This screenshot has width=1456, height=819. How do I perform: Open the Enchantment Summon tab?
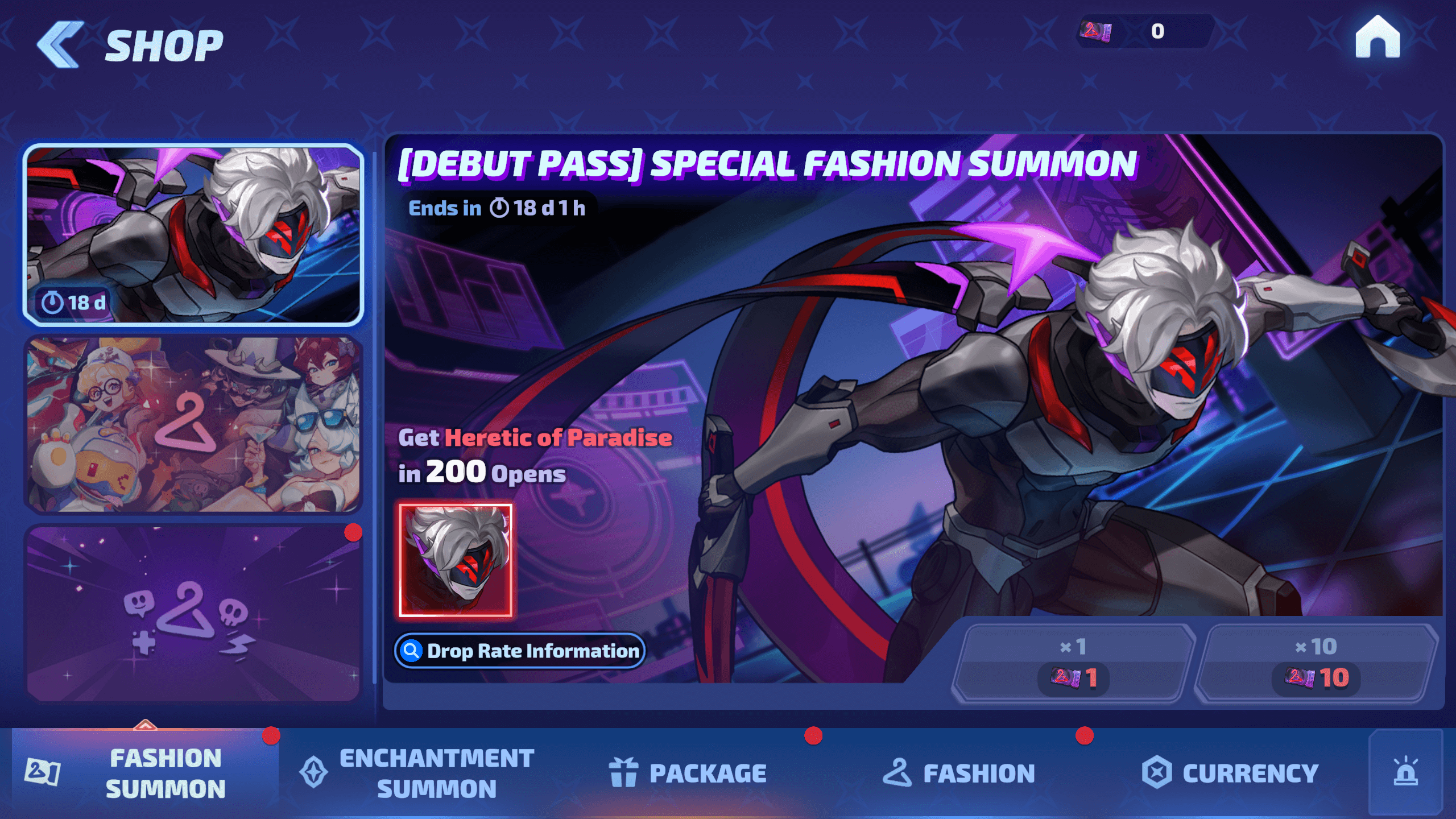point(417,773)
